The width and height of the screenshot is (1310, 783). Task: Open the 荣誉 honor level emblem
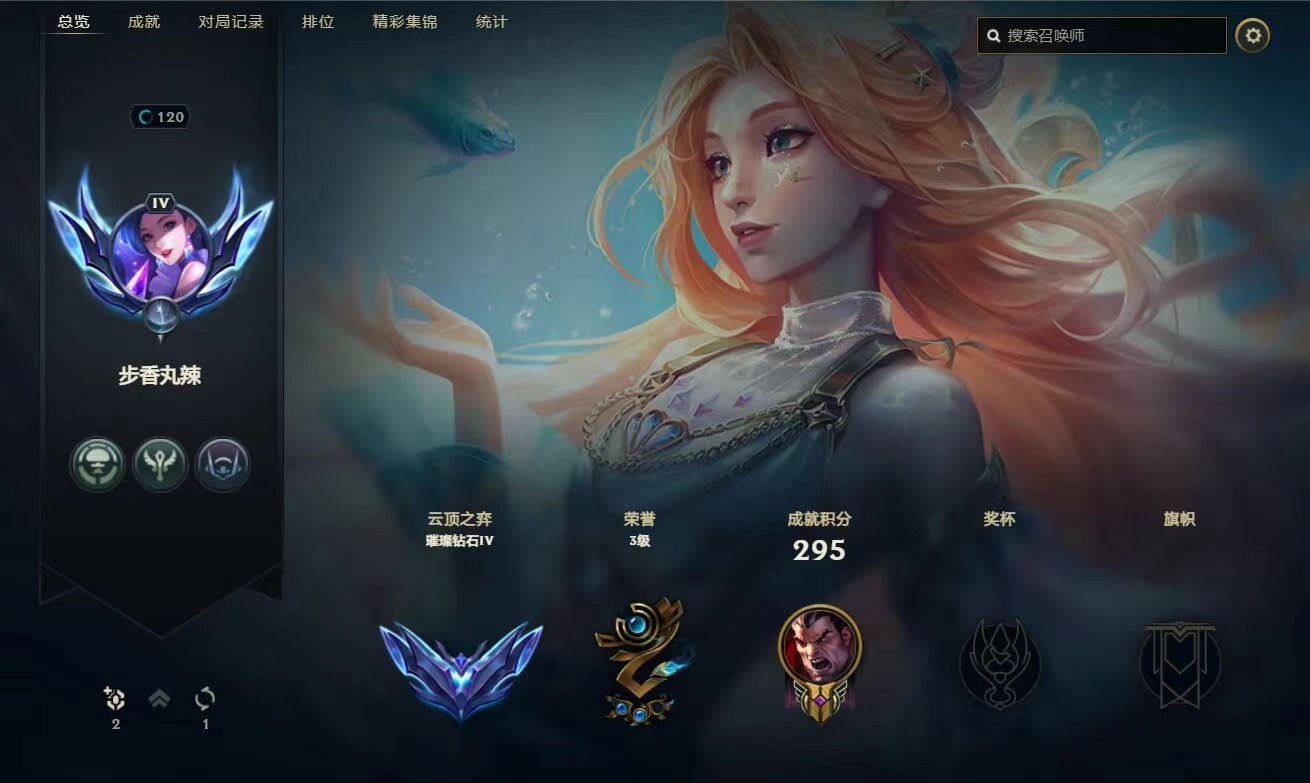(639, 660)
